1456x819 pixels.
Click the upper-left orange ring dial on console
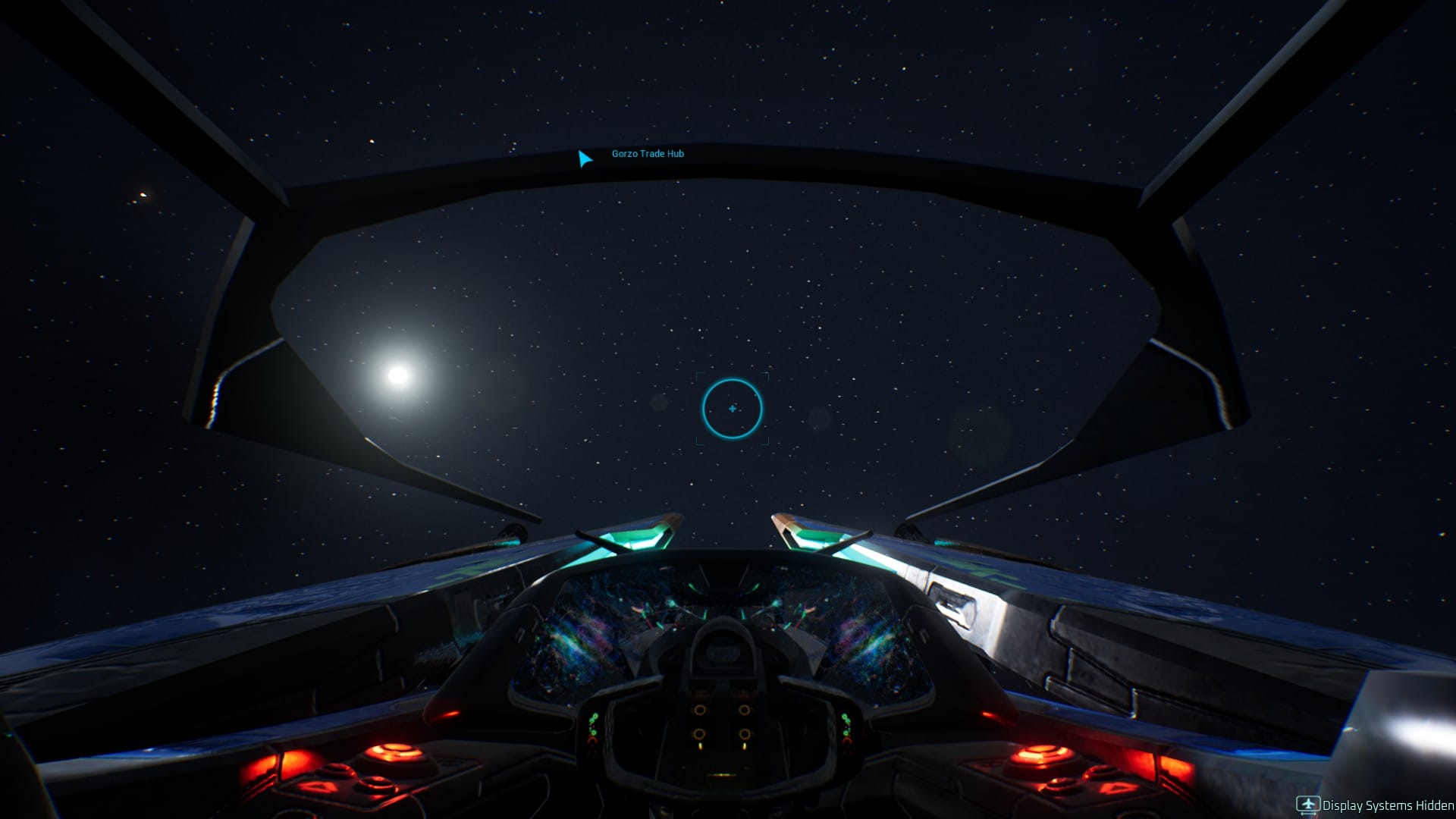click(x=699, y=709)
